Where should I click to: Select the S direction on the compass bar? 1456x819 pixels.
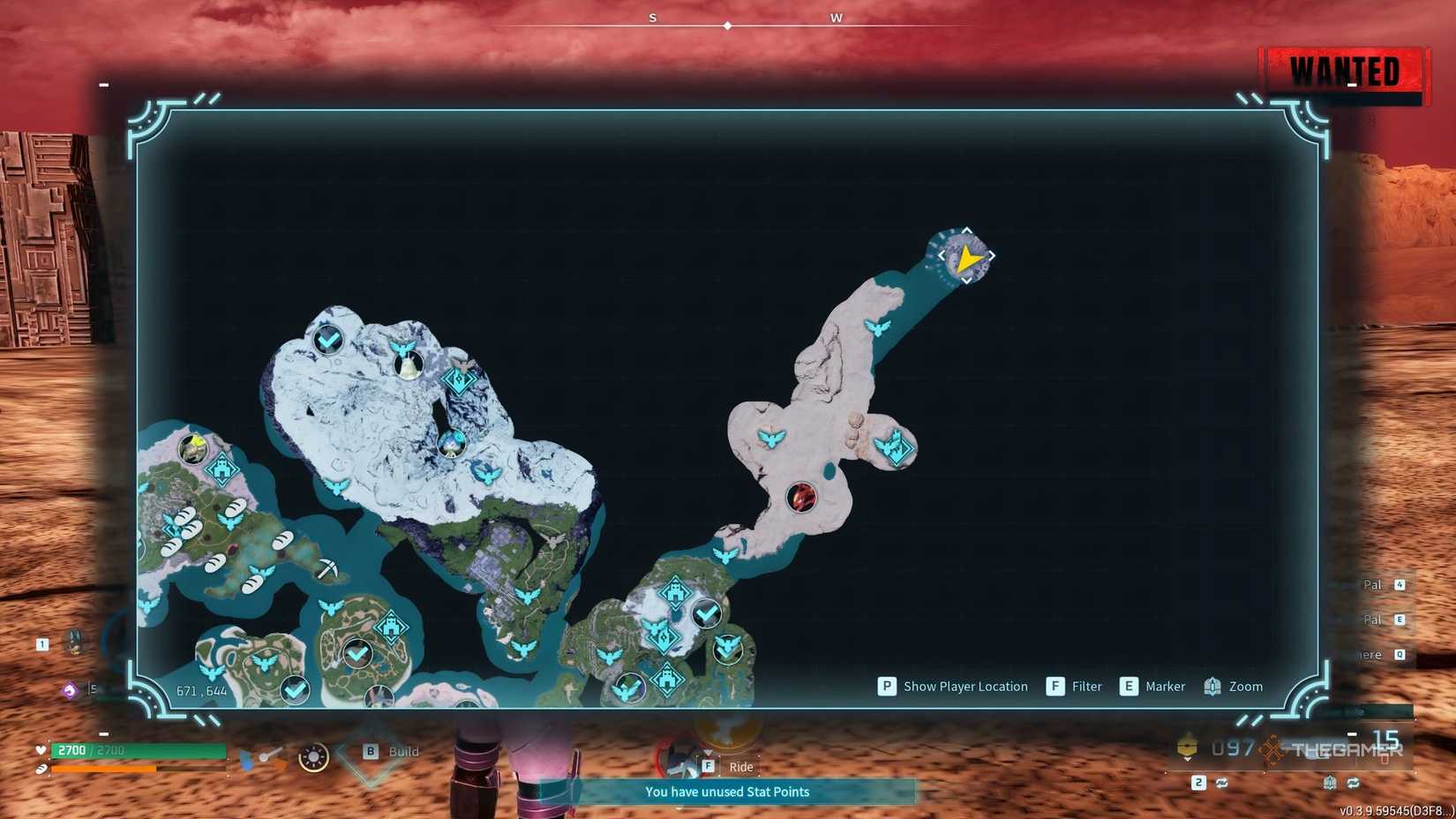coord(652,17)
